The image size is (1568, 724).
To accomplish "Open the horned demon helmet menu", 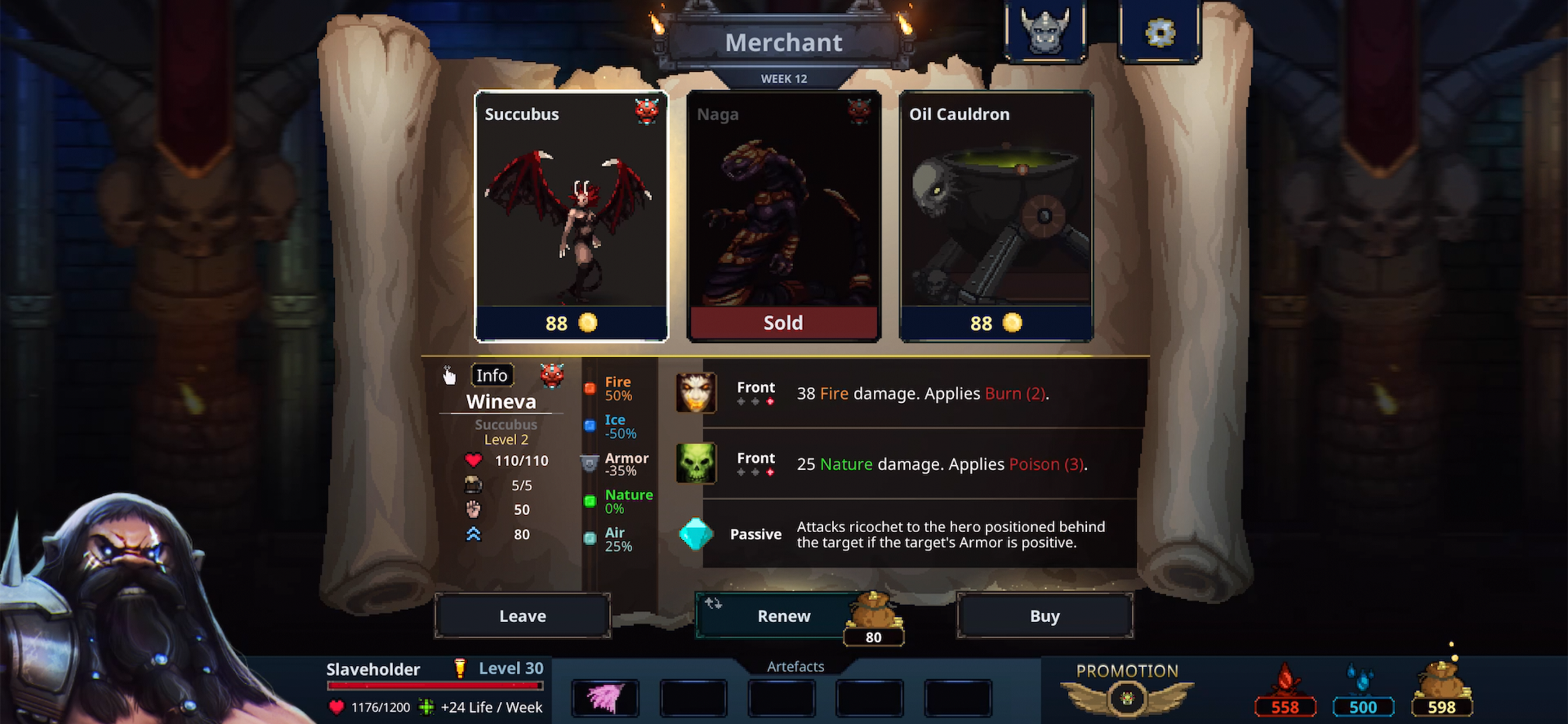I will click(1045, 31).
